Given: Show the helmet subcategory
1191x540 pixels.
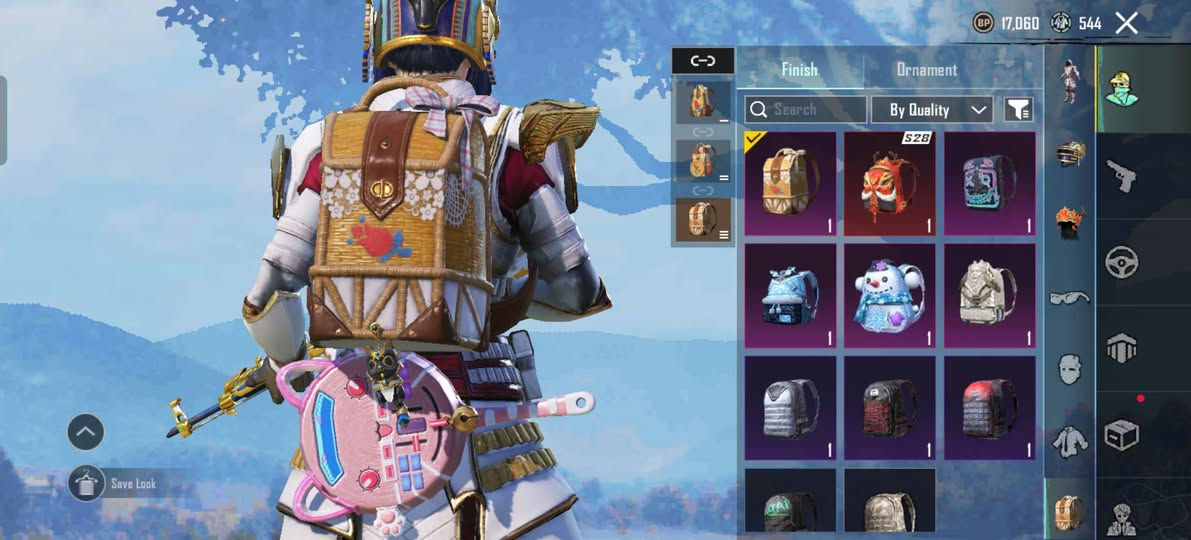Looking at the screenshot, I should (x=1070, y=153).
